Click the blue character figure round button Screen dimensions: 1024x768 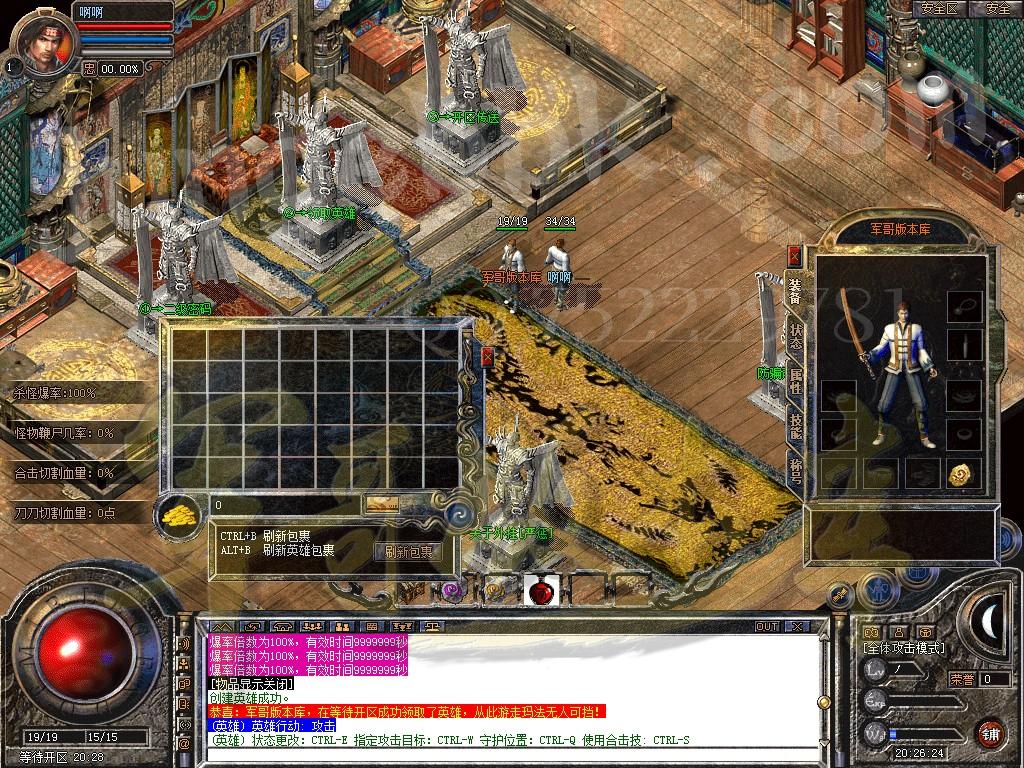click(x=877, y=591)
